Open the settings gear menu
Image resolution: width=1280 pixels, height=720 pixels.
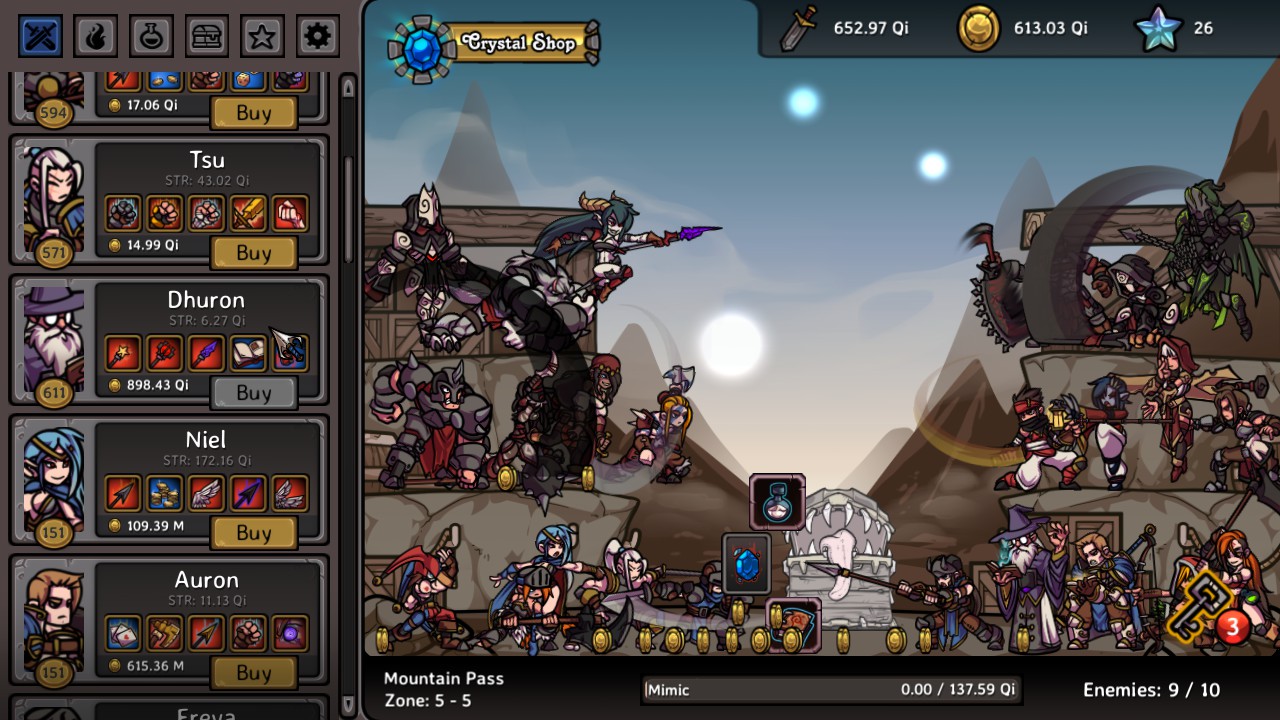317,35
